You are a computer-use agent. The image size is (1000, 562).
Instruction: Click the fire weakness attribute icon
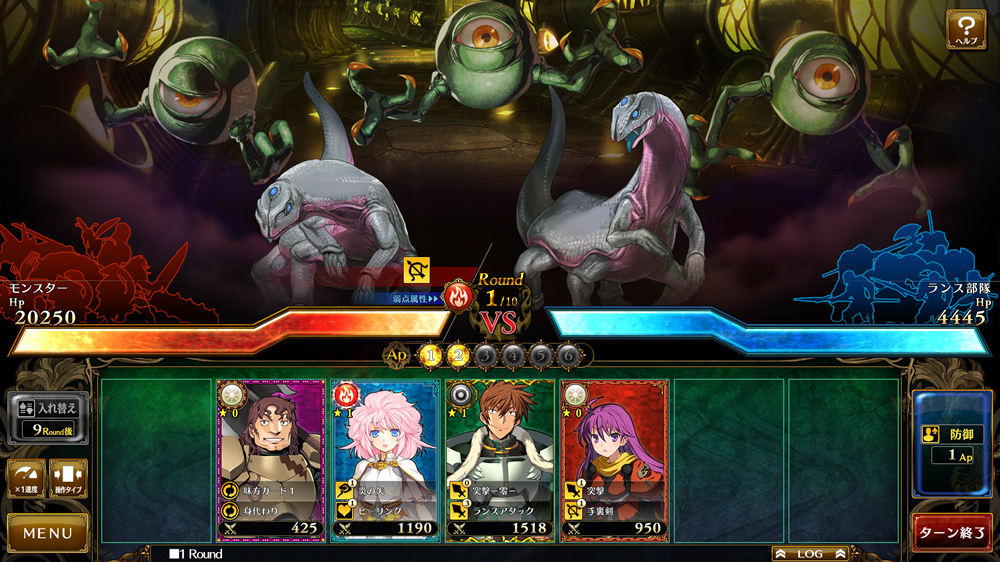pos(459,297)
